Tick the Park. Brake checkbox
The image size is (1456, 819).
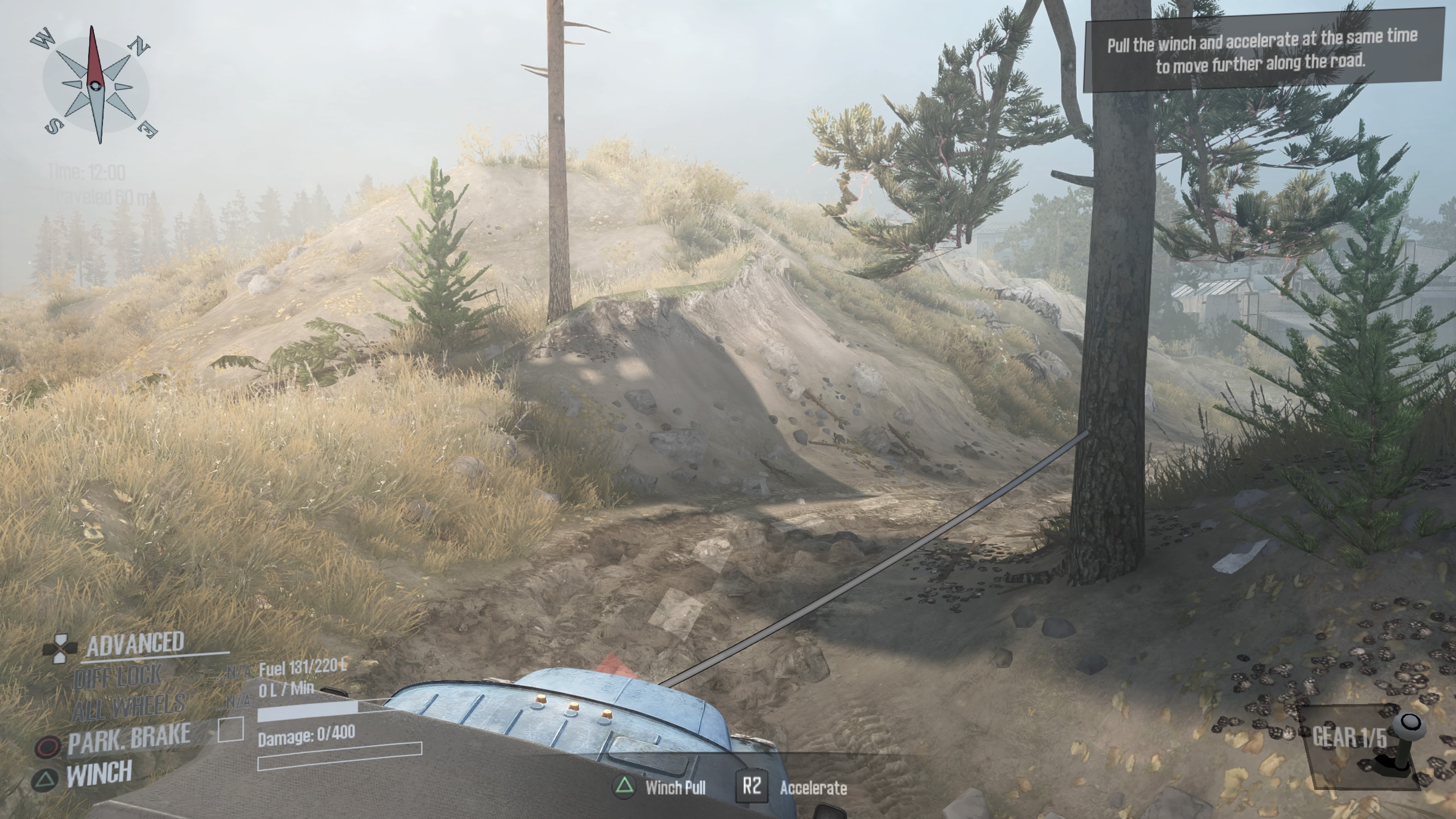point(231,729)
